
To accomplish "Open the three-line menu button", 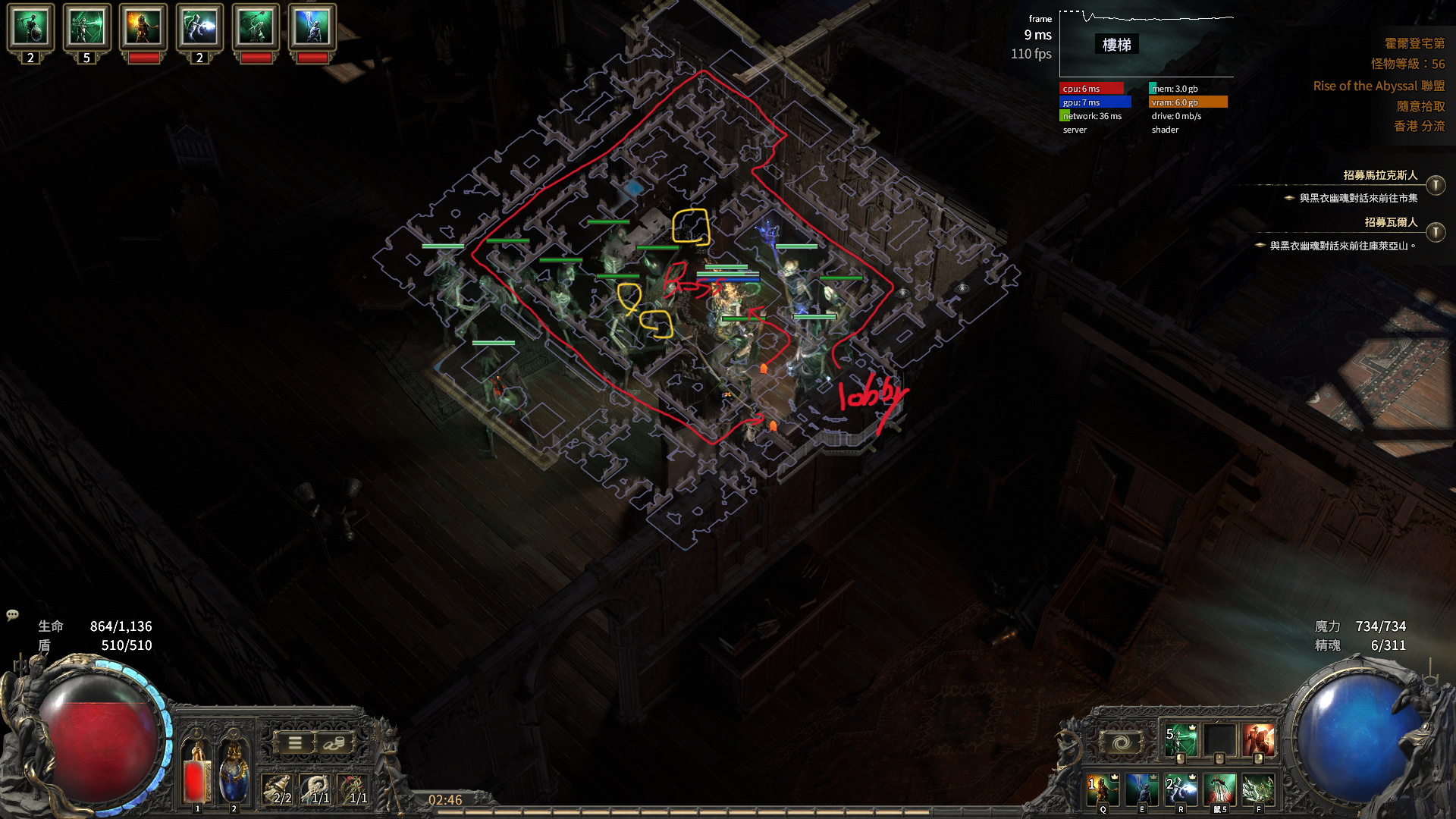I will coord(295,743).
